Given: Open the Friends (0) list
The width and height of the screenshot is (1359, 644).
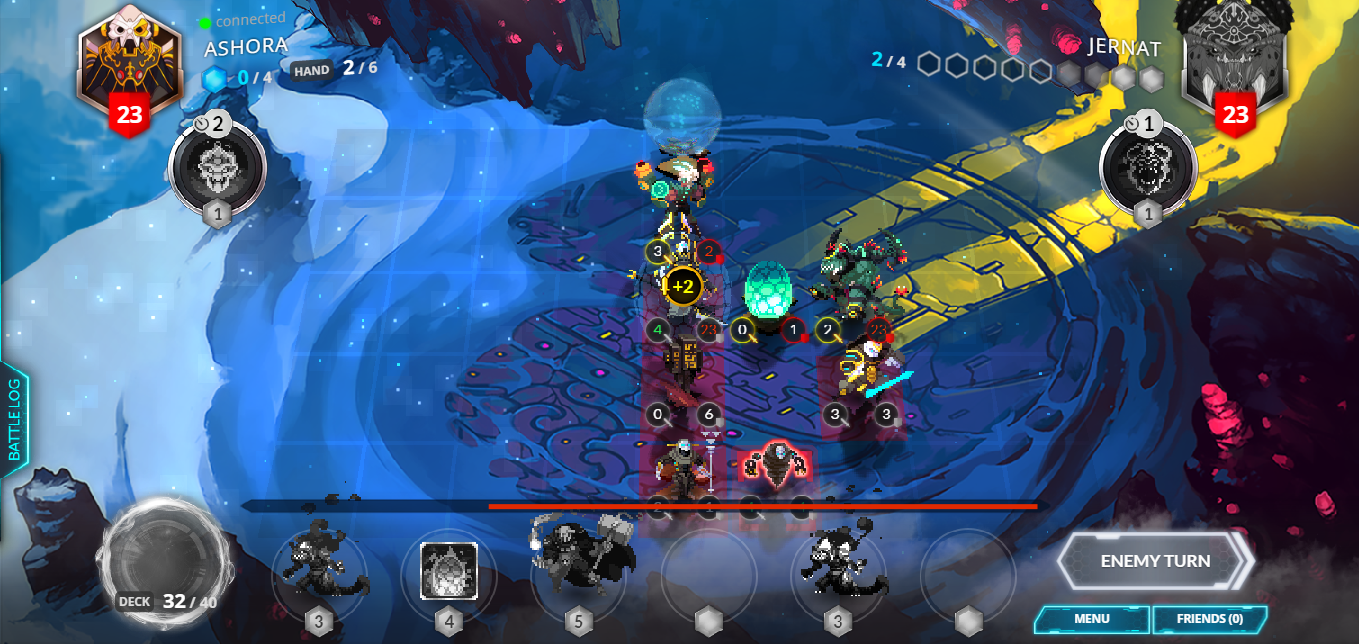Looking at the screenshot, I should point(1209,619).
